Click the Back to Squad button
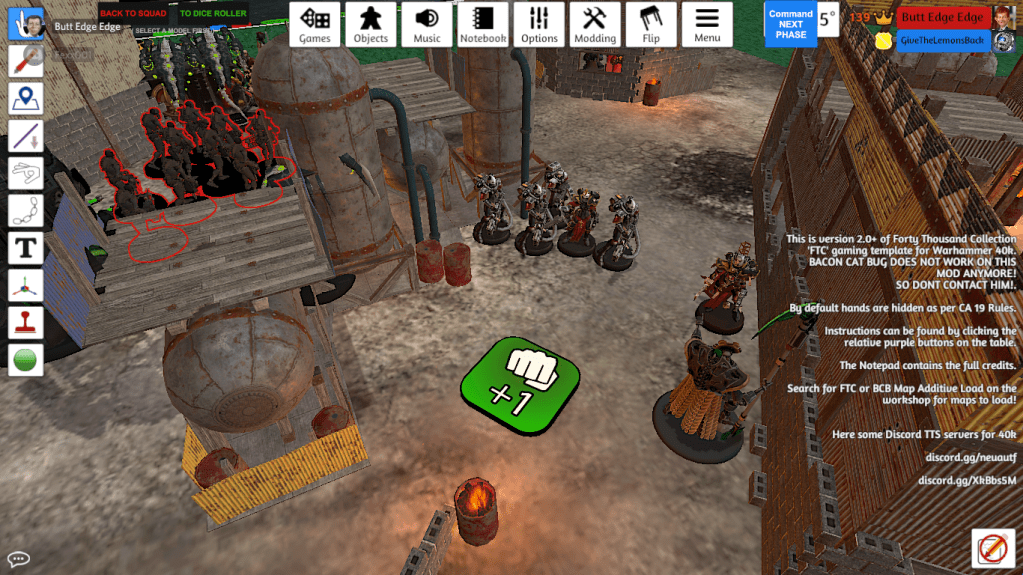The width and height of the screenshot is (1023, 575). pyautogui.click(x=133, y=14)
